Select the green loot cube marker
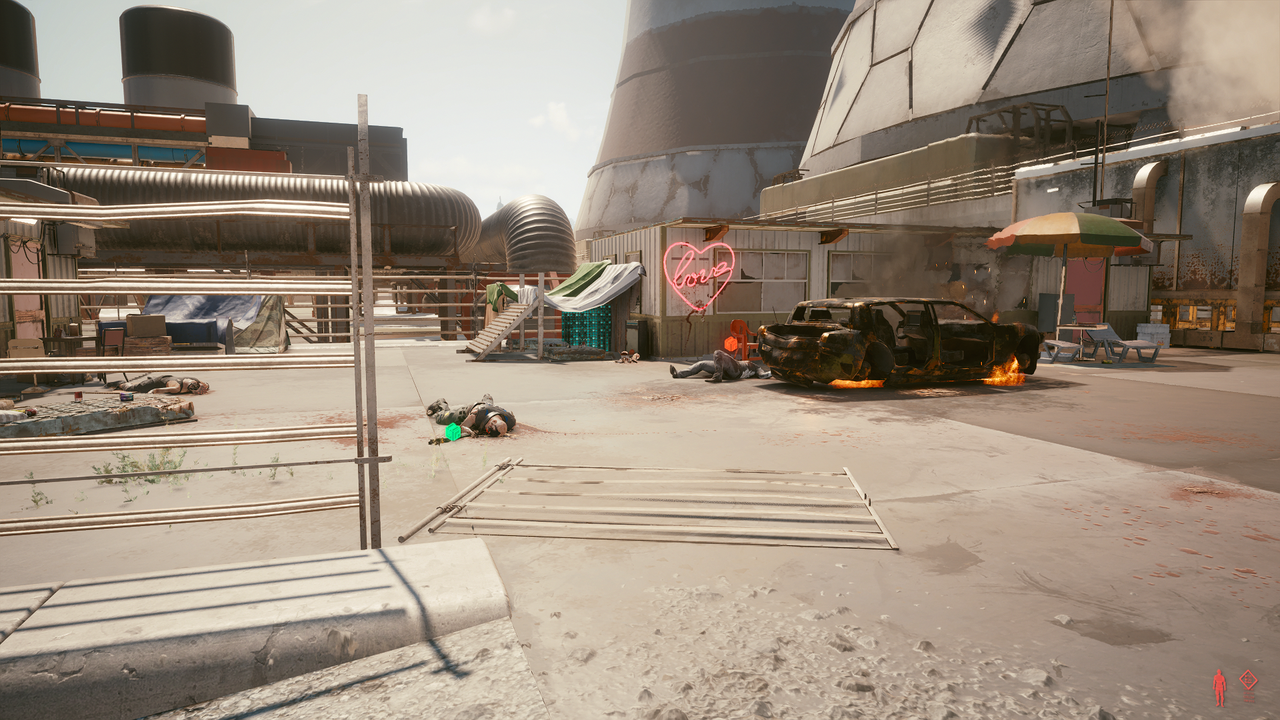This screenshot has width=1280, height=720. [453, 432]
